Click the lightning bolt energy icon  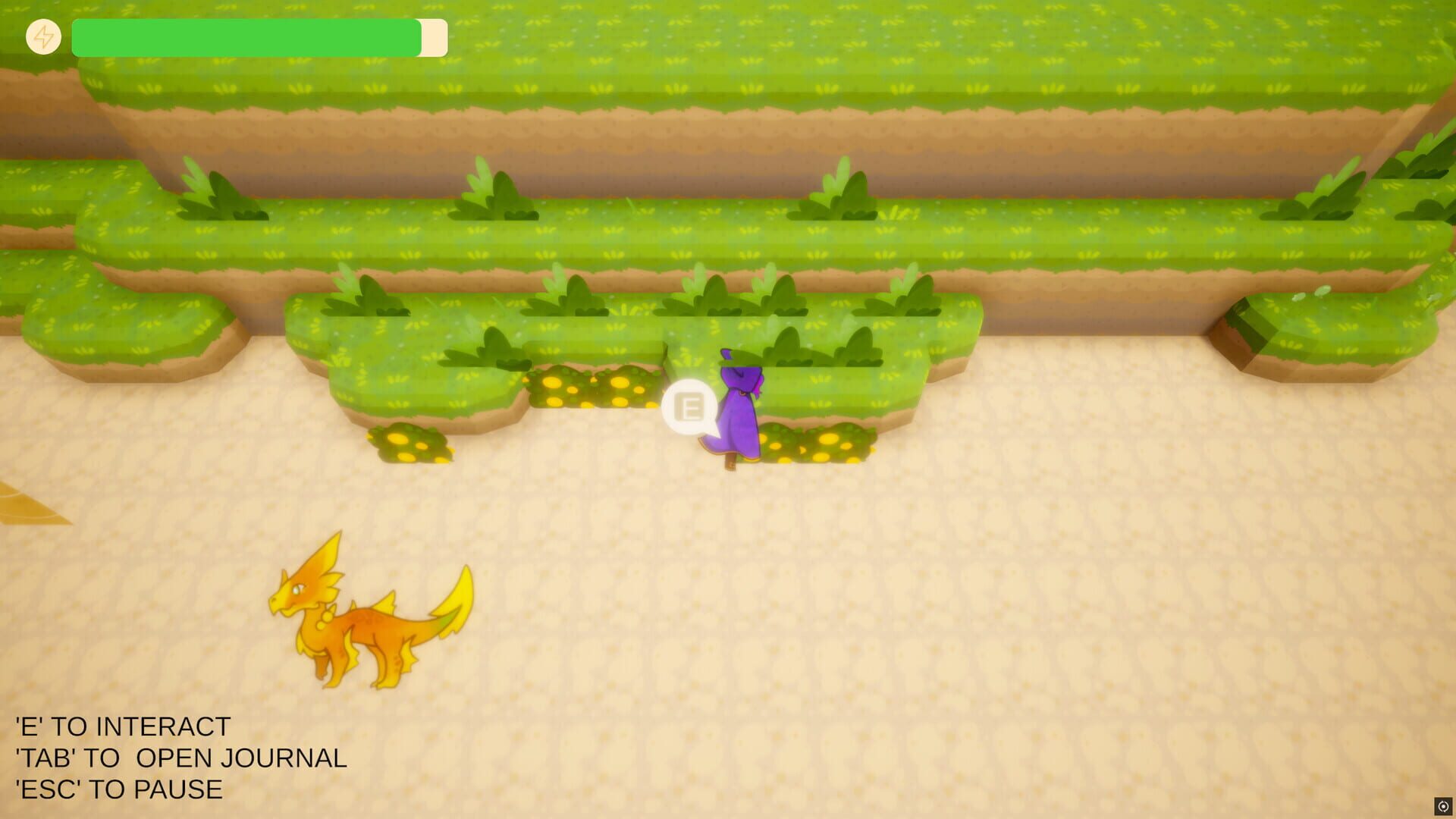tap(44, 36)
